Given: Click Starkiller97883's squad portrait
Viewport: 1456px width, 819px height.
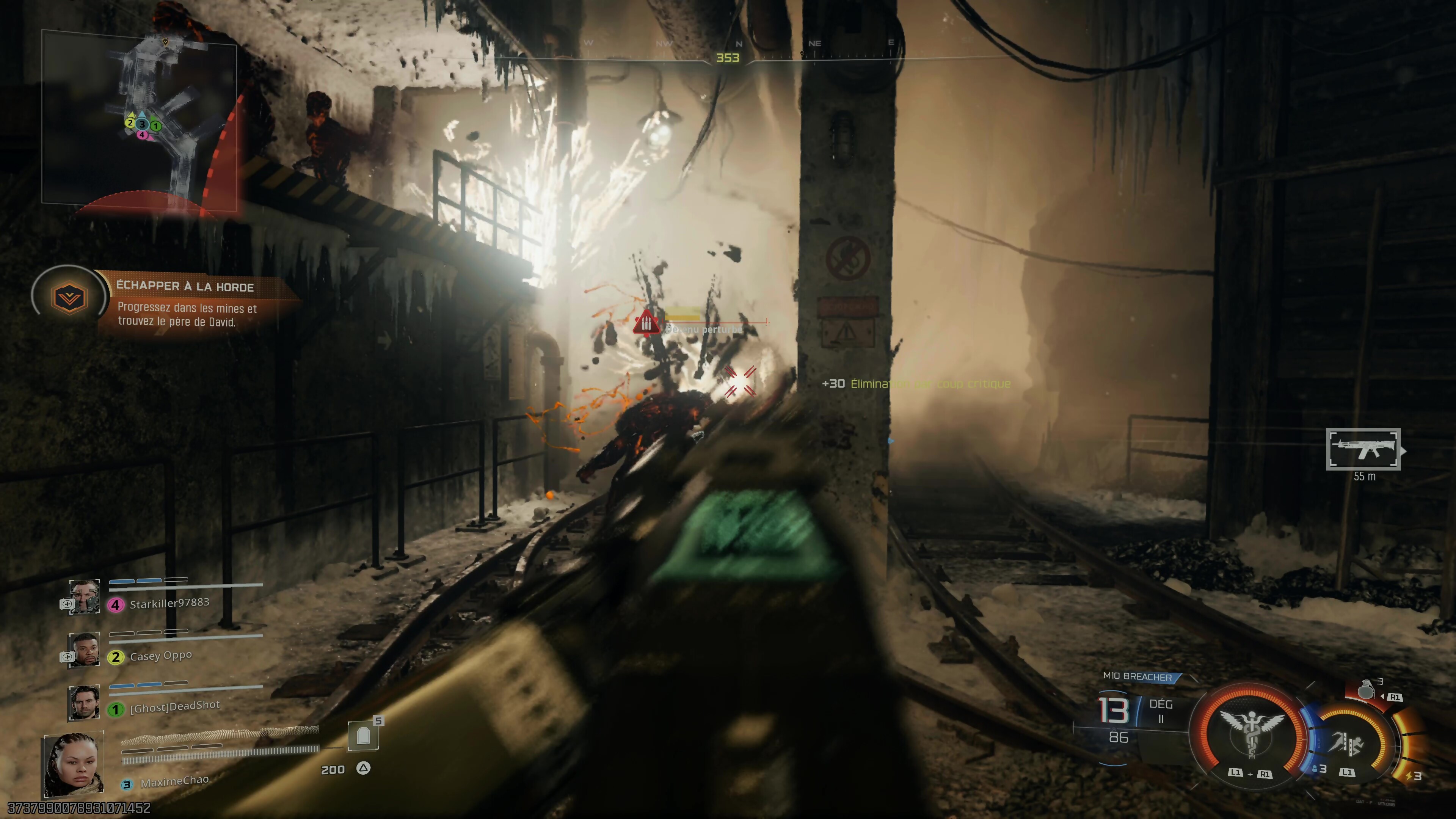Looking at the screenshot, I should pos(84,596).
